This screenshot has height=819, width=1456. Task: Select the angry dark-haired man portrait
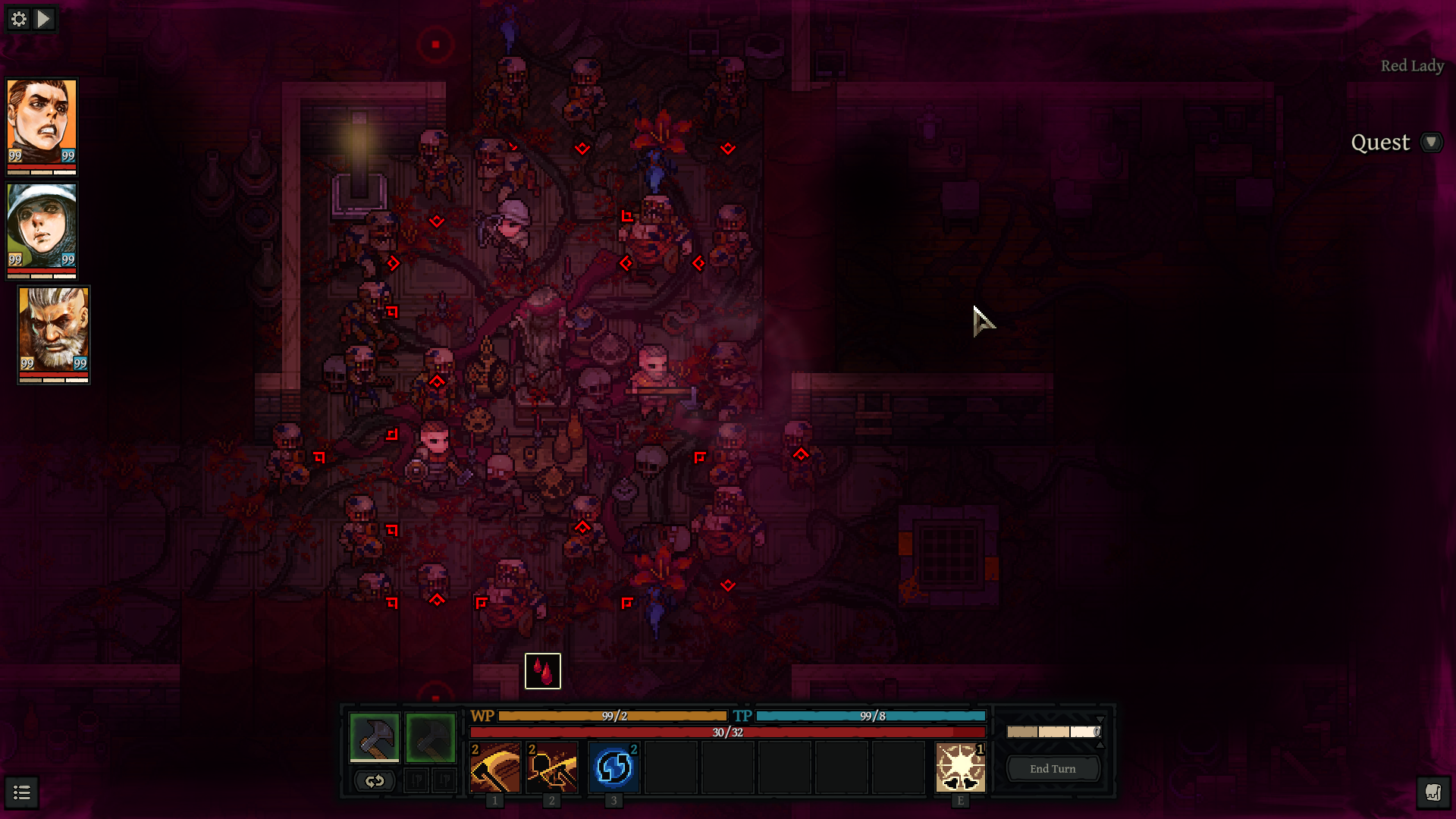coord(42,123)
